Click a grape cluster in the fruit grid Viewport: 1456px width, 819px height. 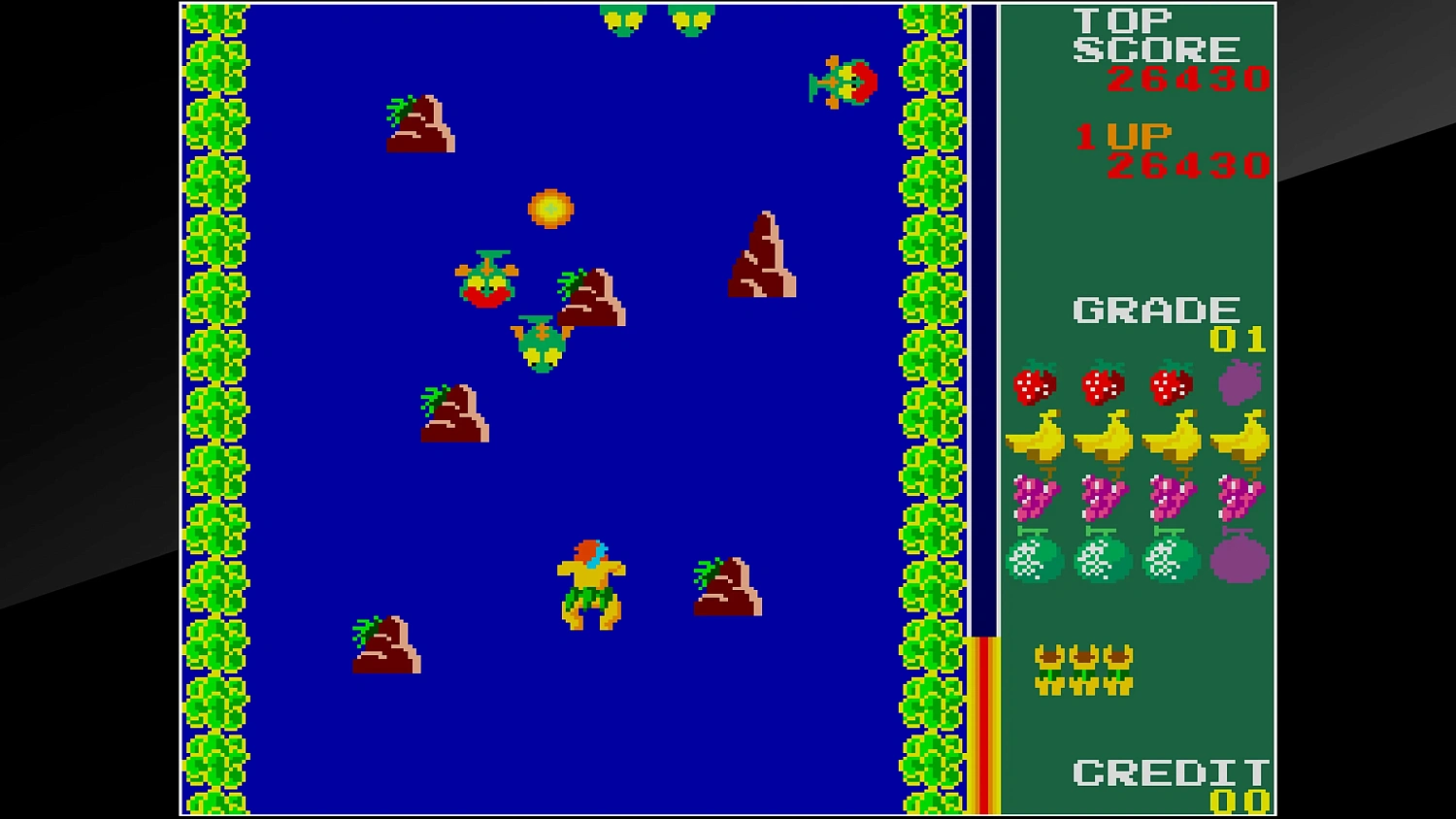pos(1038,497)
